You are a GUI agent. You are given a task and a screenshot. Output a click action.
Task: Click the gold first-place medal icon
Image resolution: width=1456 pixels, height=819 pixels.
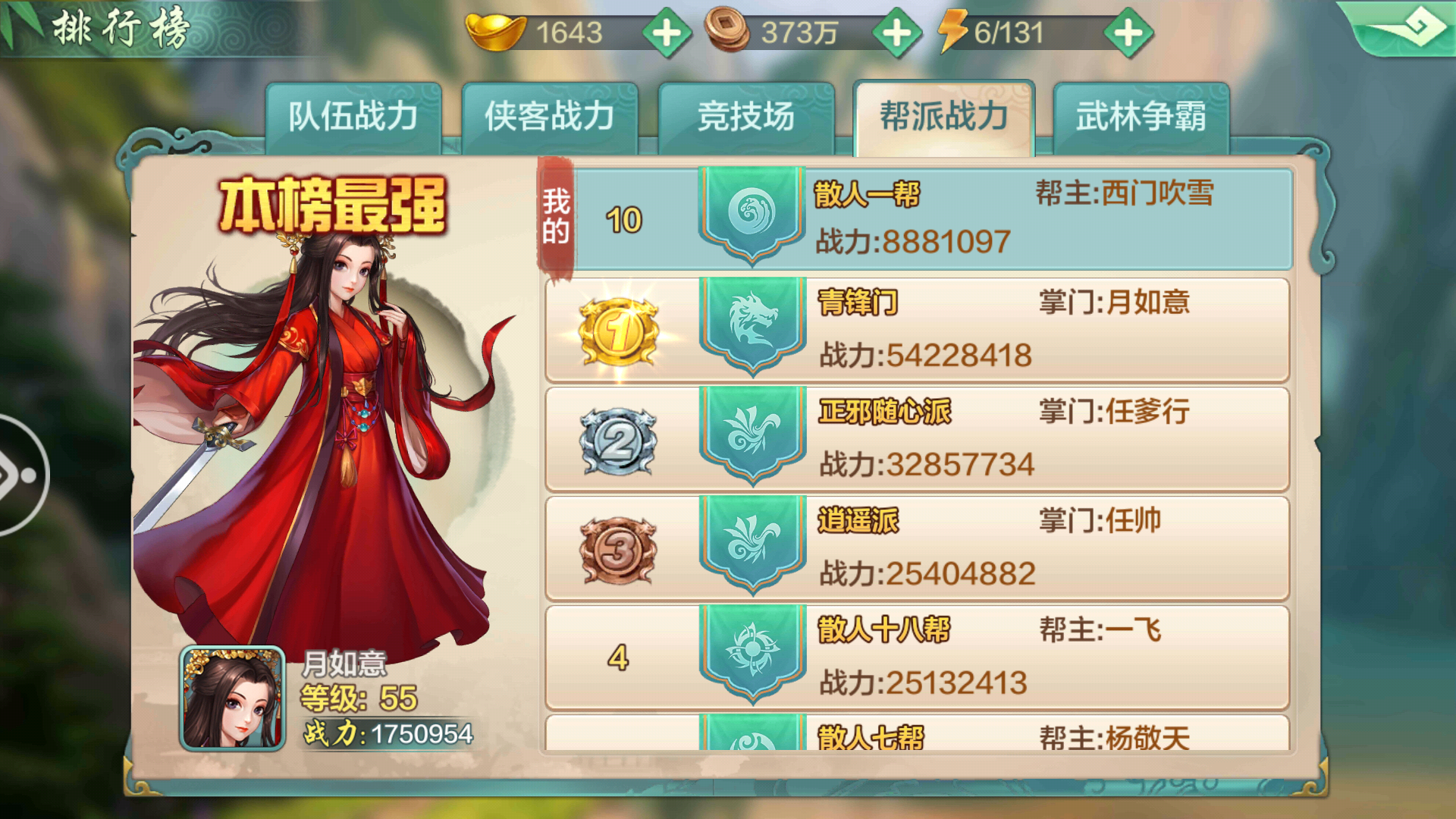click(617, 330)
